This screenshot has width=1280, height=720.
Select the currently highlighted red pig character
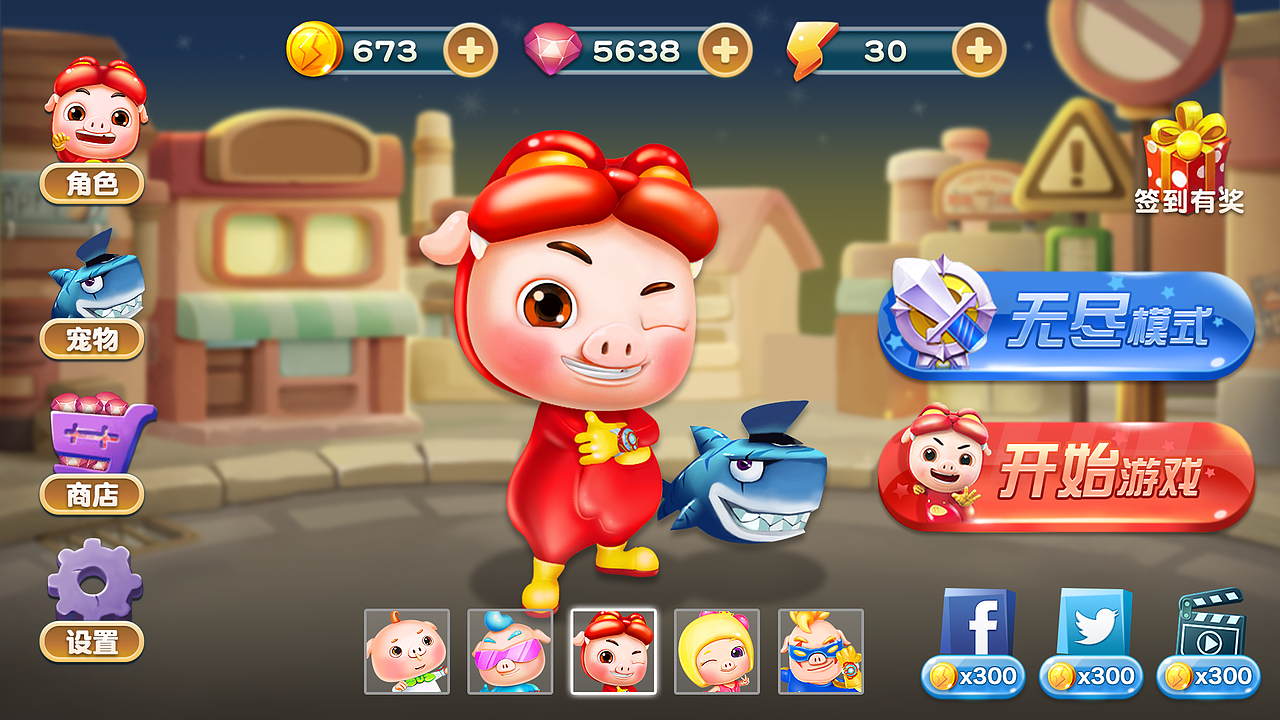pyautogui.click(x=614, y=654)
